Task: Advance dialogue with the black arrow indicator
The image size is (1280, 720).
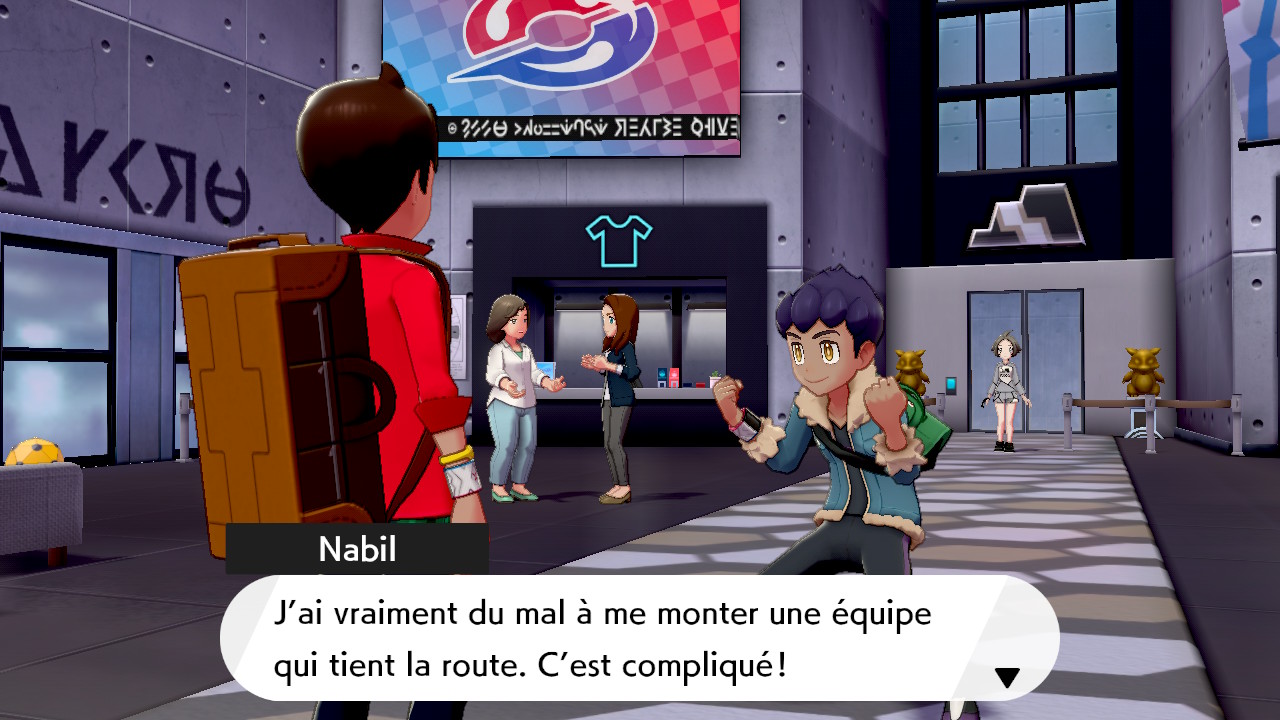Action: click(1007, 678)
